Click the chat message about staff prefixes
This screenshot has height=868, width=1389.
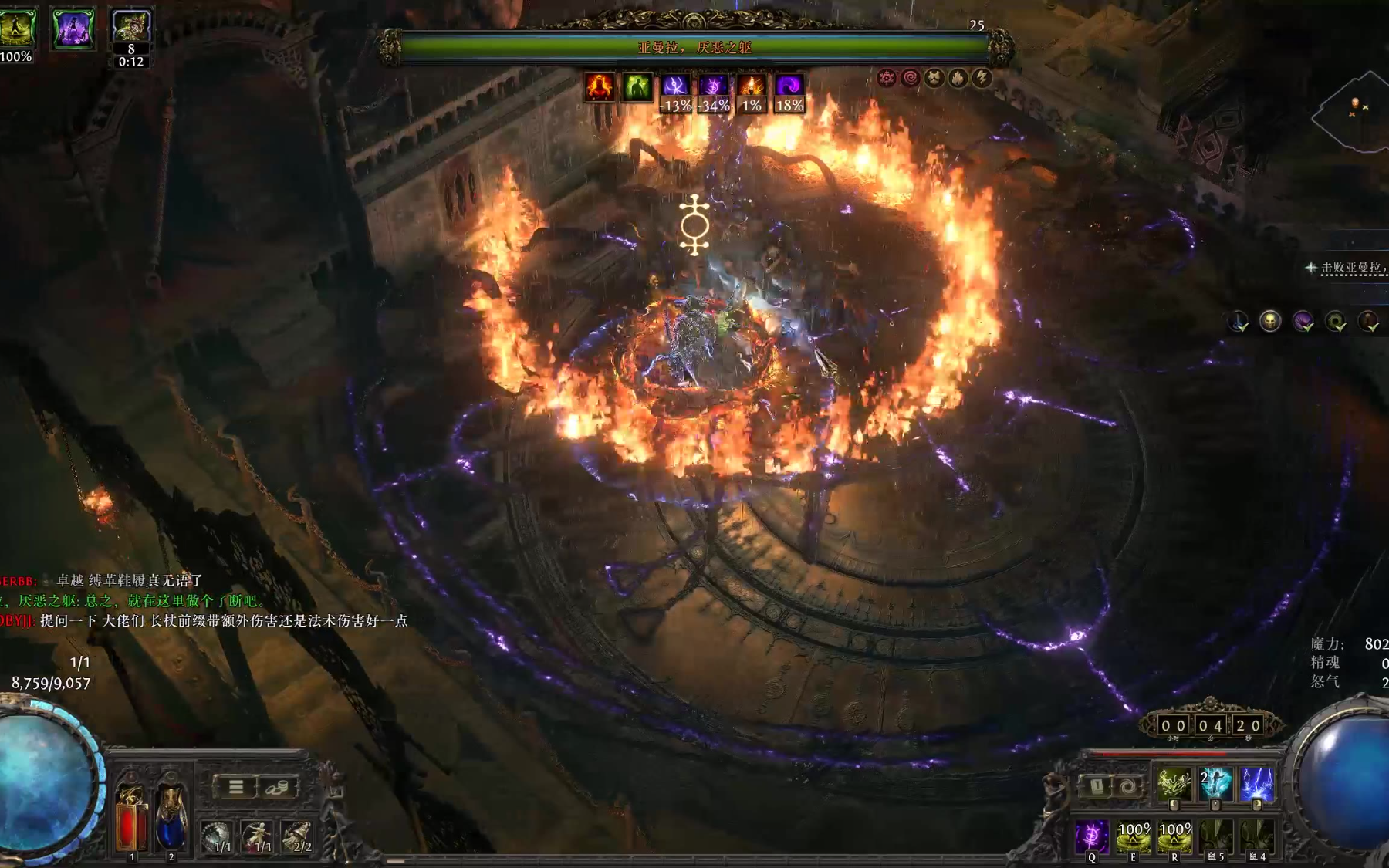coord(224,621)
